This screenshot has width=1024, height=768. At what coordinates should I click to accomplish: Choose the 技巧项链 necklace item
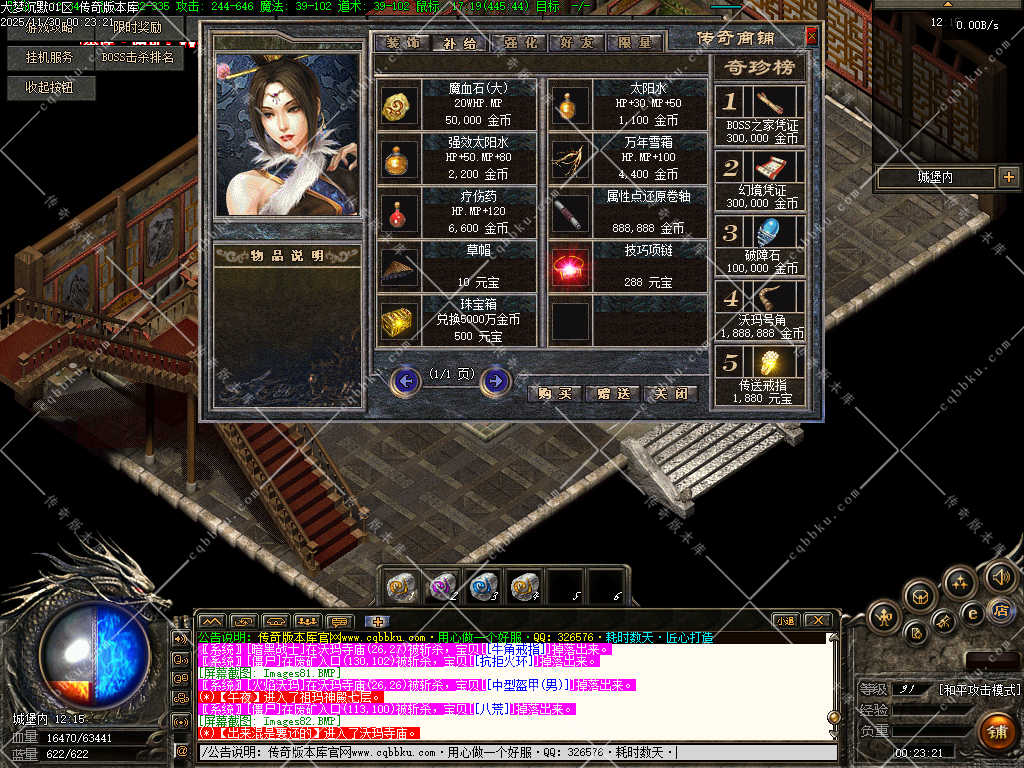tap(571, 266)
